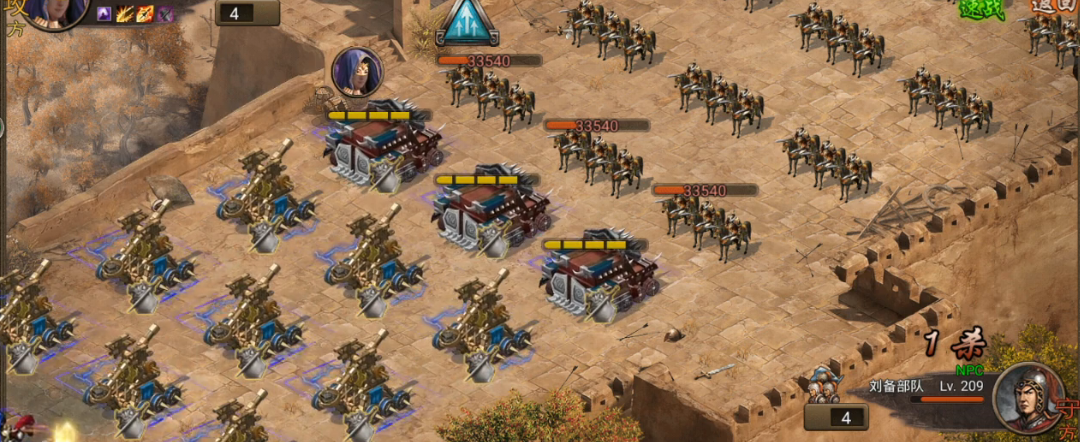Activate the red-orange arrow skill icon
This screenshot has width=1080, height=442.
tap(145, 14)
